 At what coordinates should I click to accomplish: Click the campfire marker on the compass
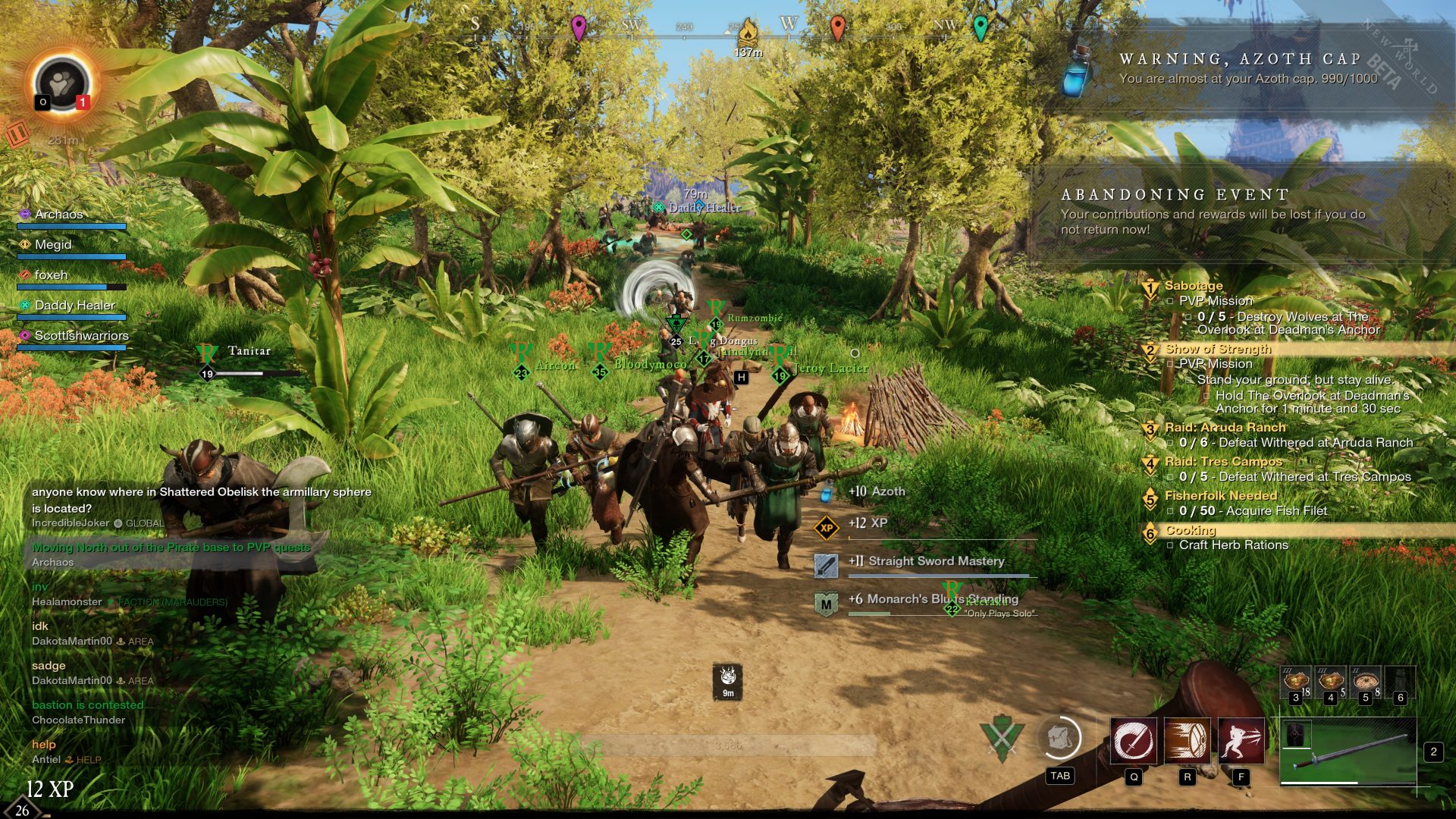pos(748,32)
